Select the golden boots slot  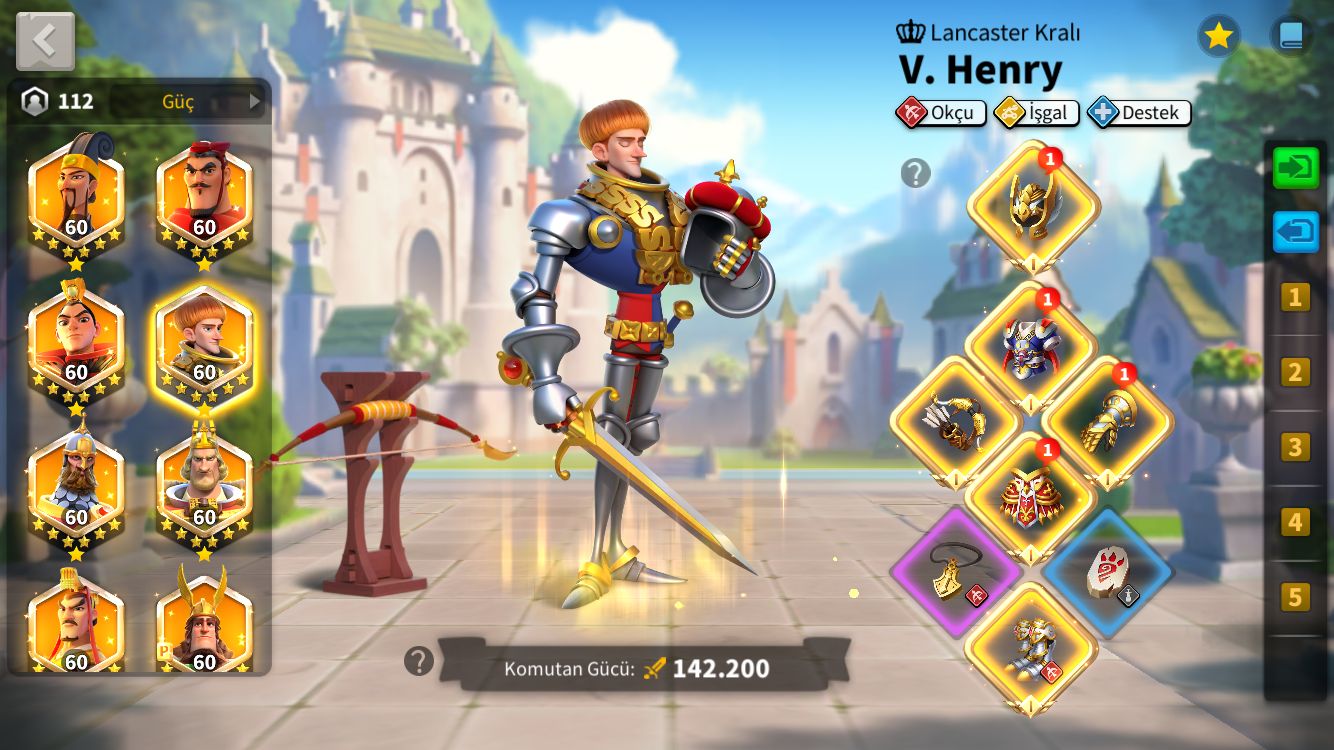tap(1031, 647)
